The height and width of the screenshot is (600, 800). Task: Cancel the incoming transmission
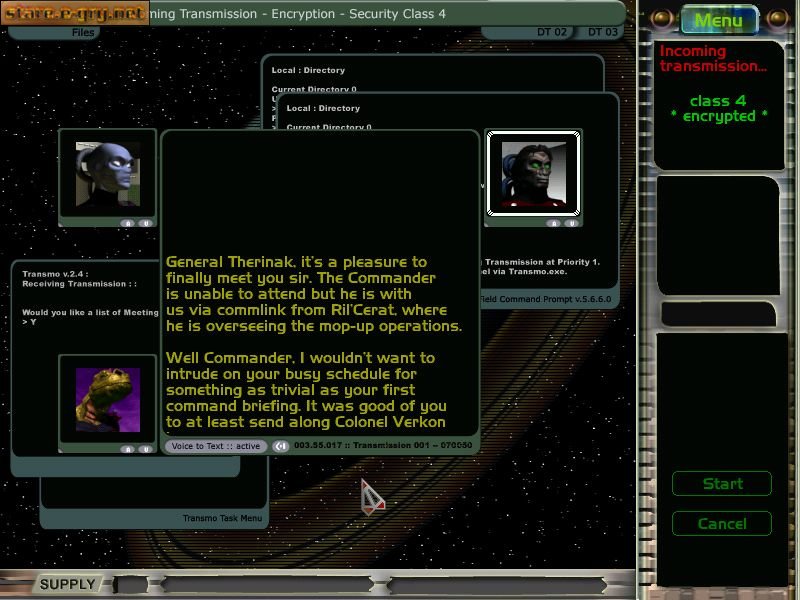722,523
